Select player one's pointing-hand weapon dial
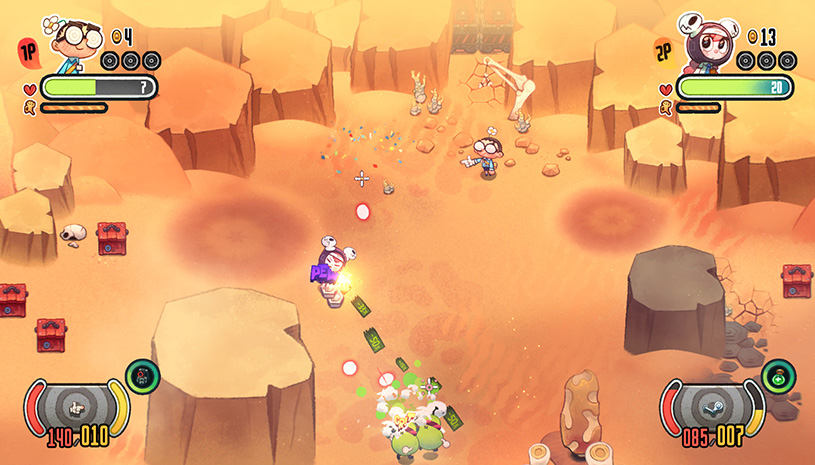Screen dimensions: 815x465 pos(76,407)
